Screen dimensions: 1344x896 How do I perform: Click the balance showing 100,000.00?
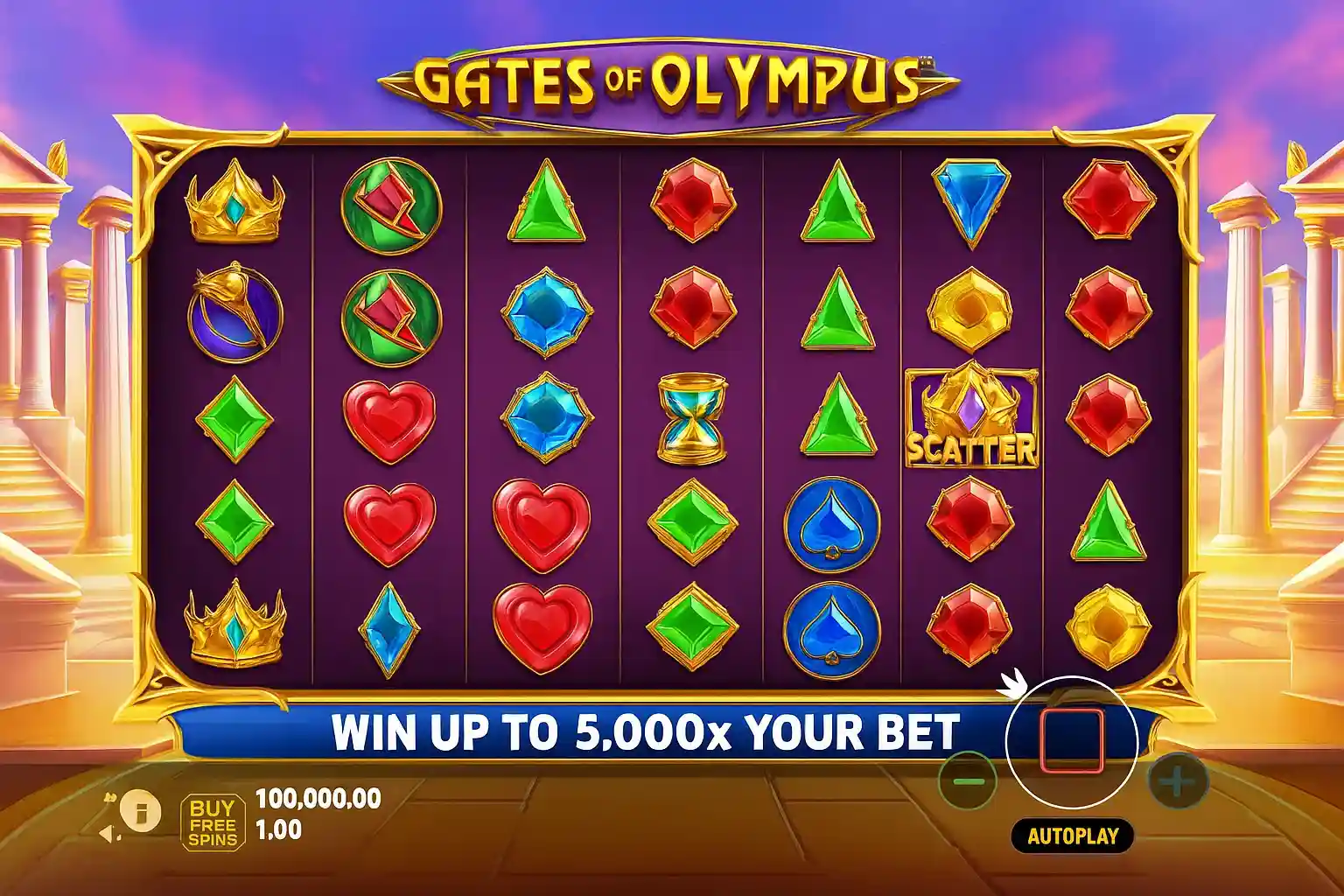[x=317, y=797]
